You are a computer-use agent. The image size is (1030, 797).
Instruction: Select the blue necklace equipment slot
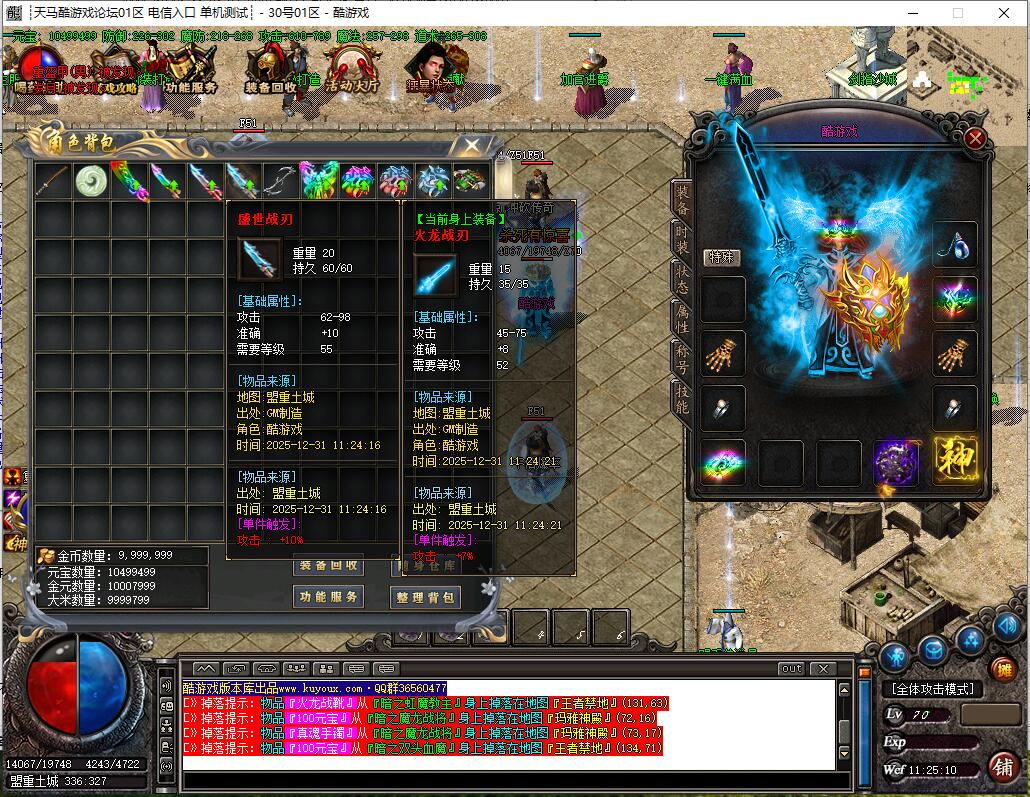[x=955, y=245]
